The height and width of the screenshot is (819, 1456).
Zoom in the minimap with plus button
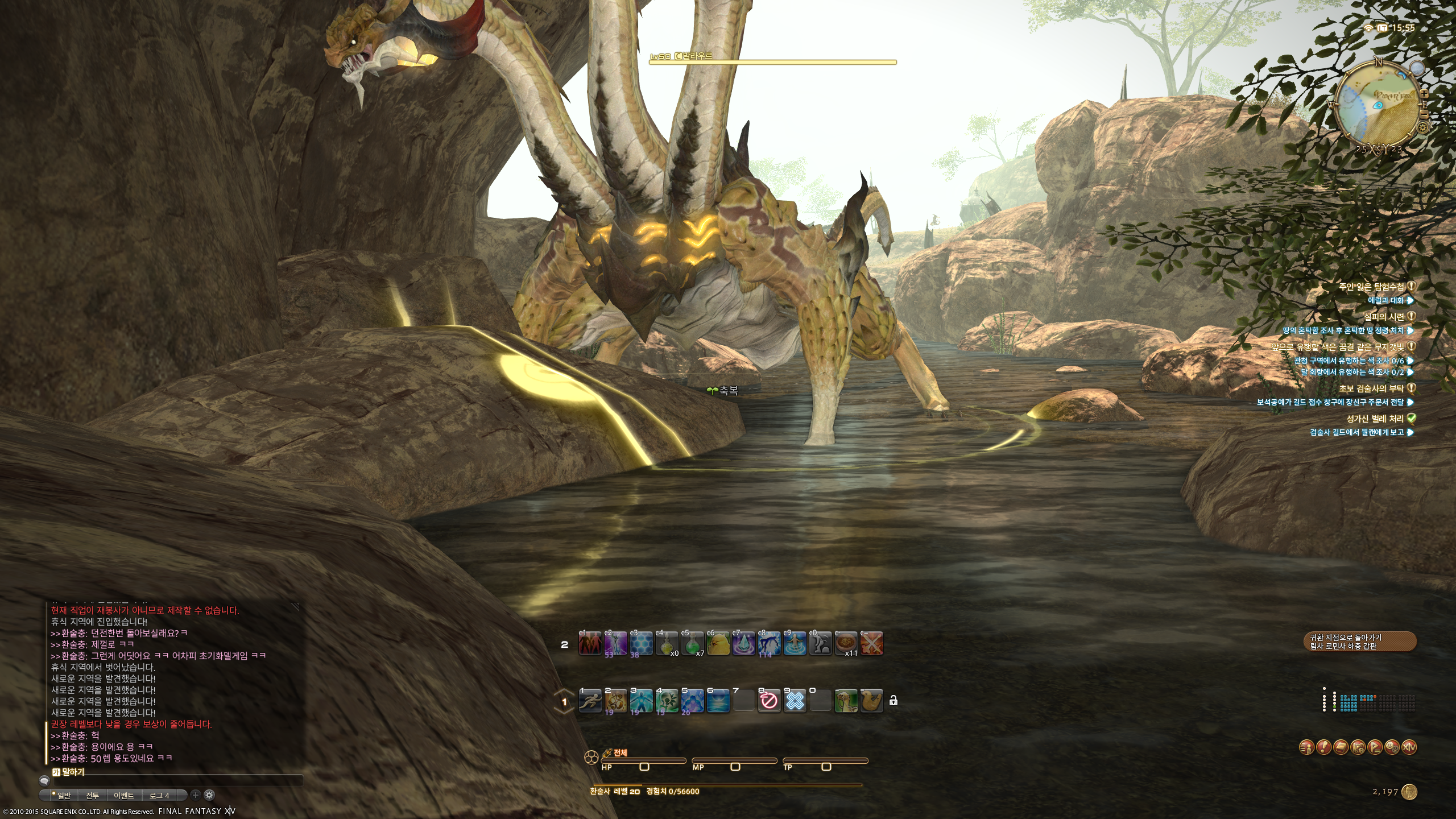click(x=1424, y=93)
